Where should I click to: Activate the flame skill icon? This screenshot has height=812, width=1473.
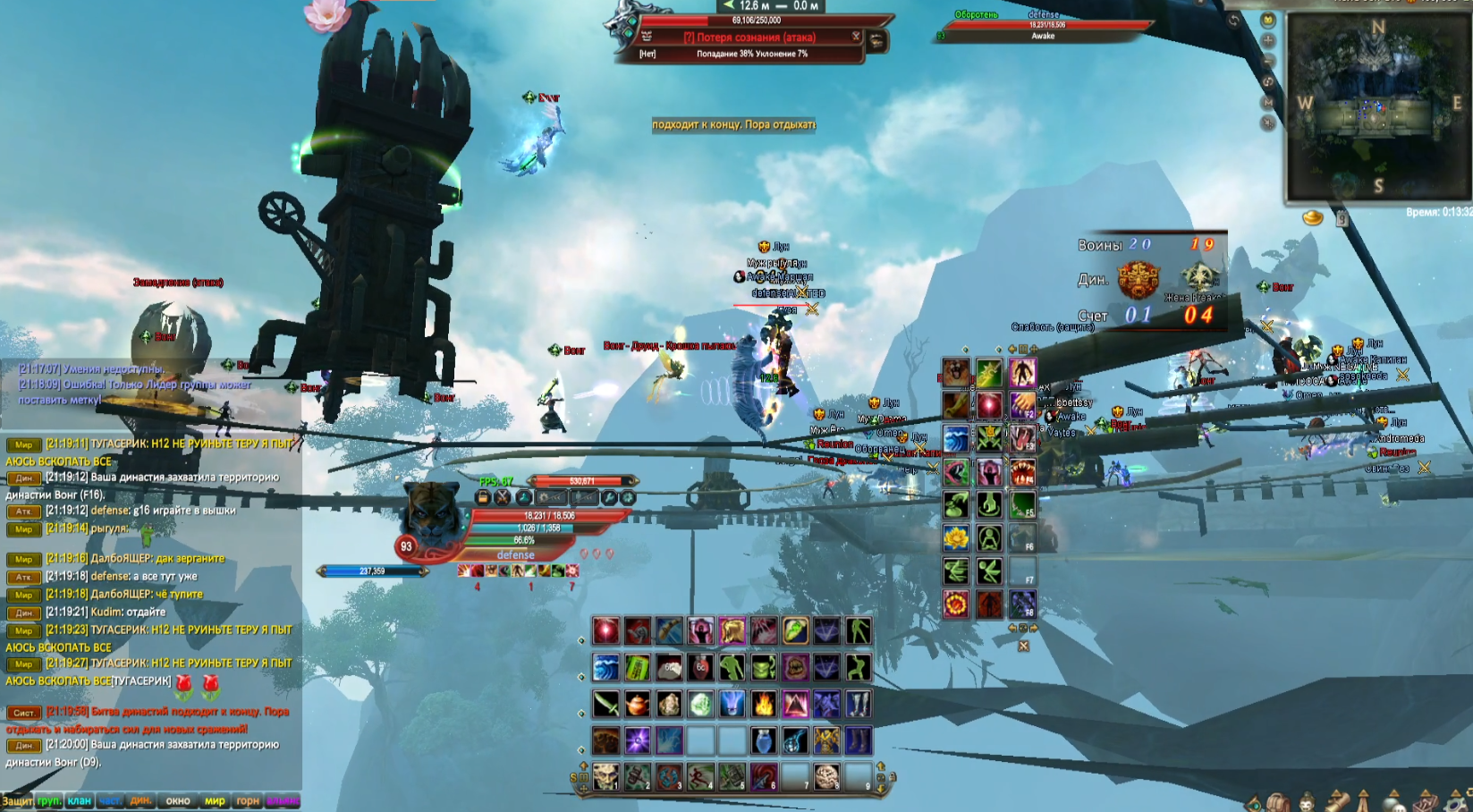[763, 705]
